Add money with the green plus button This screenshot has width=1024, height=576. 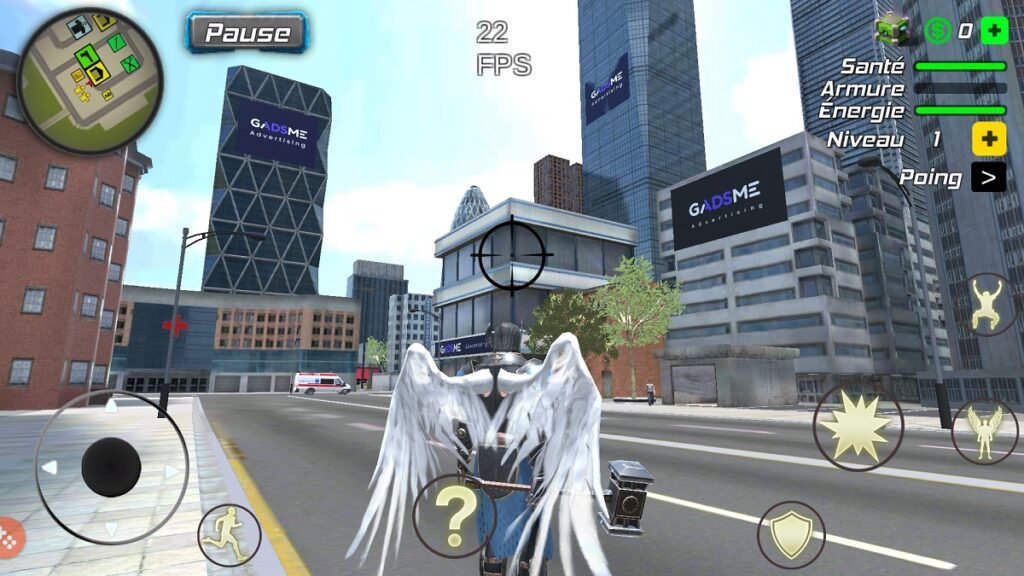coord(994,30)
